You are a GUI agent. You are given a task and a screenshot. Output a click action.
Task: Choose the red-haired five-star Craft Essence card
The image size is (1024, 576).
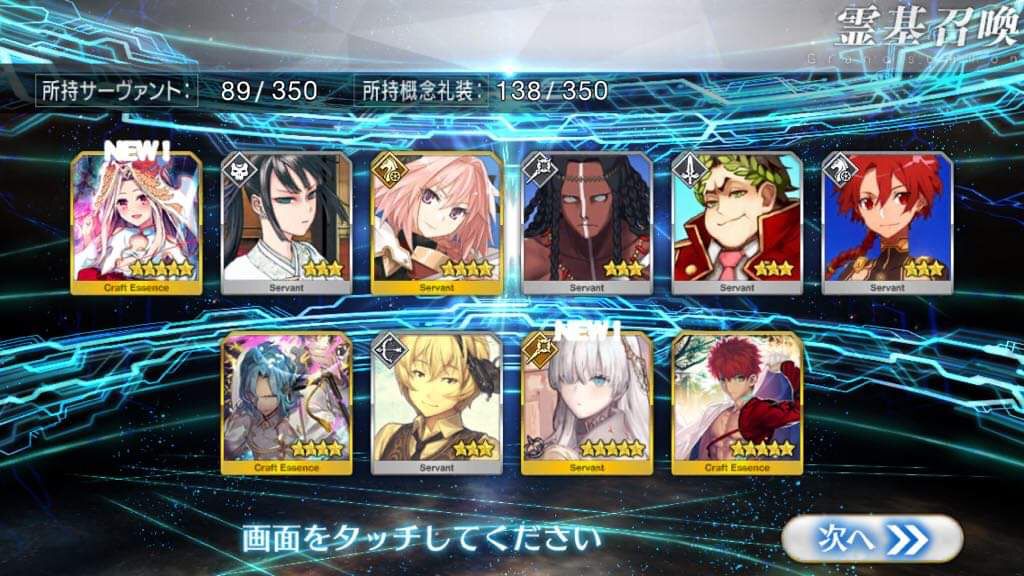pos(737,402)
